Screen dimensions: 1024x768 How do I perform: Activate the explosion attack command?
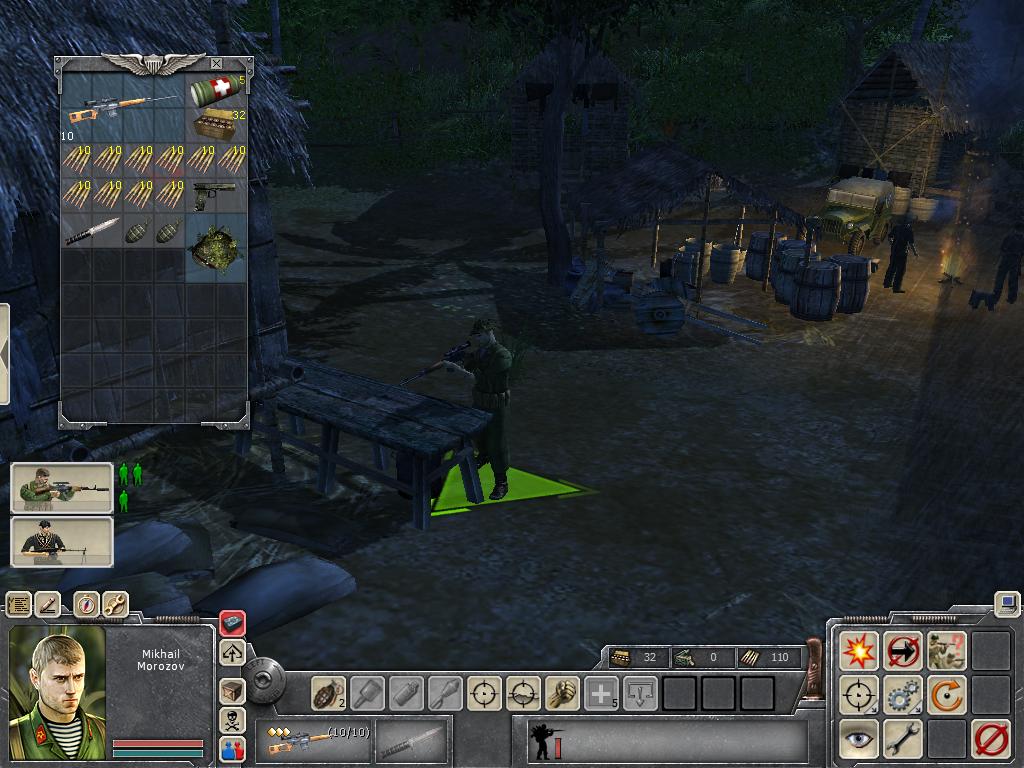click(x=859, y=651)
